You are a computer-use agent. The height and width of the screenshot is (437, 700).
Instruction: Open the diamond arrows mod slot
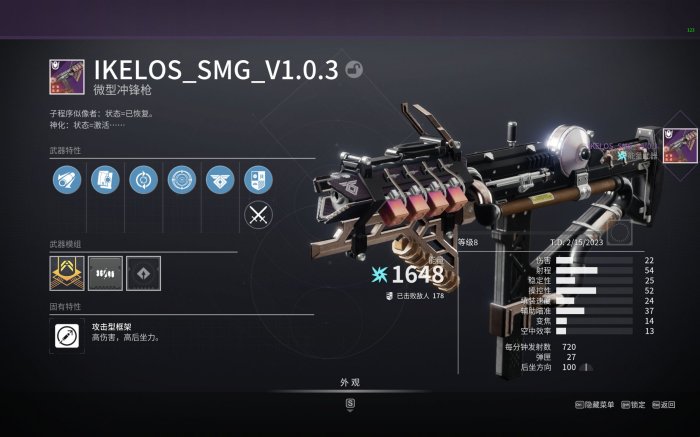[143, 270]
